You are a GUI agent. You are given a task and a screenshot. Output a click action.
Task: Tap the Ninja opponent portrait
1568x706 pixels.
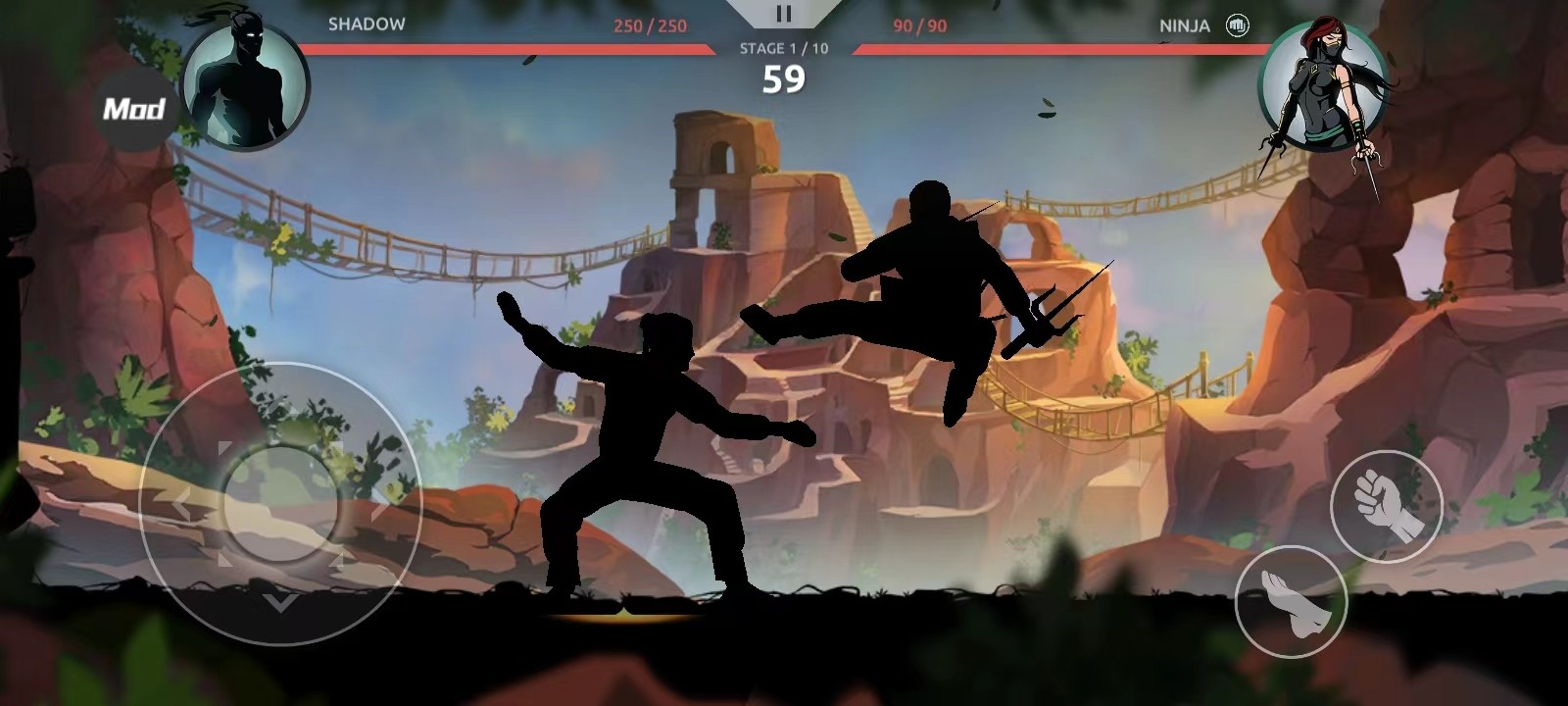click(x=1319, y=88)
